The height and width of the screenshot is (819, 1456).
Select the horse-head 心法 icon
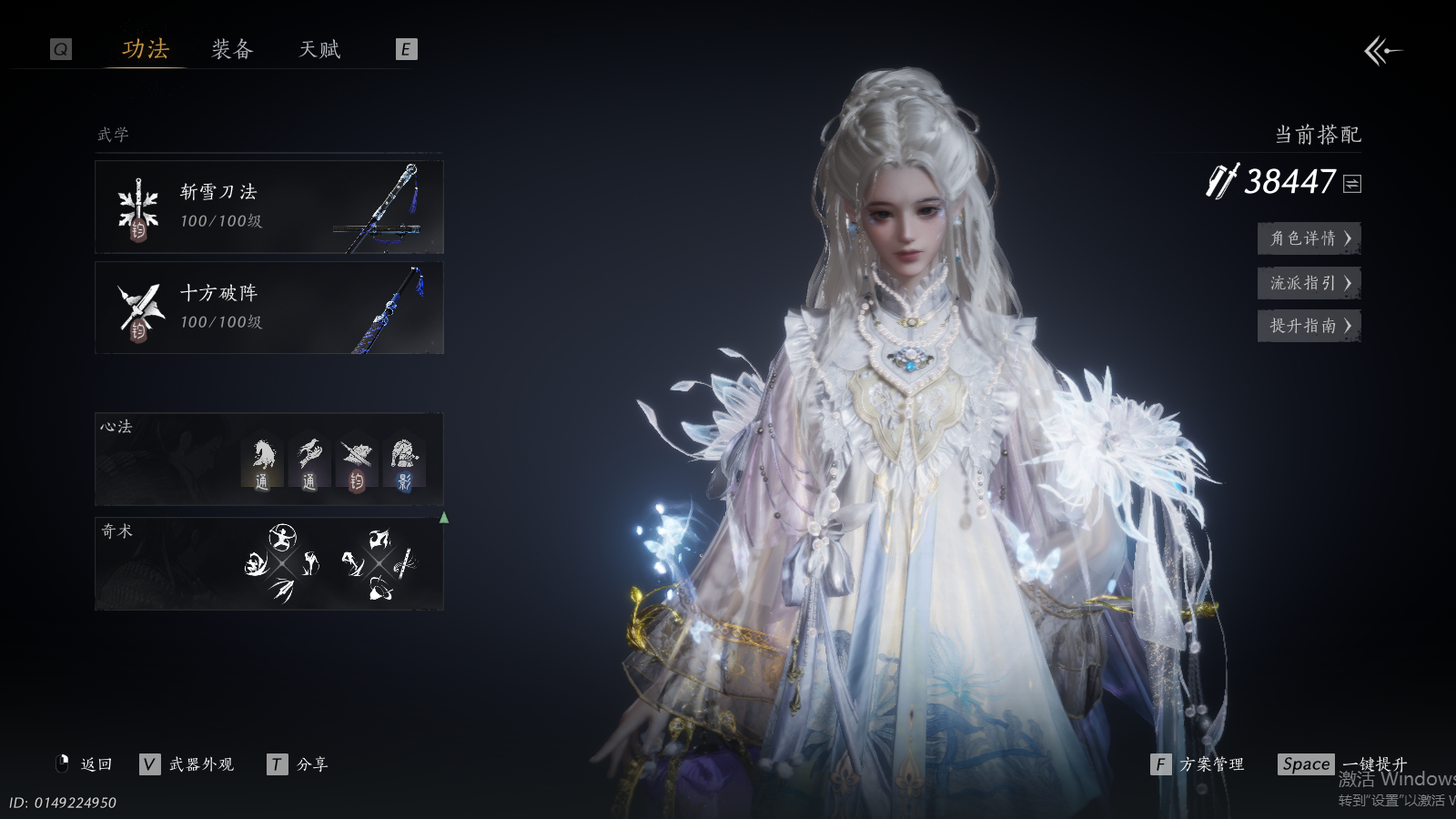[x=262, y=463]
